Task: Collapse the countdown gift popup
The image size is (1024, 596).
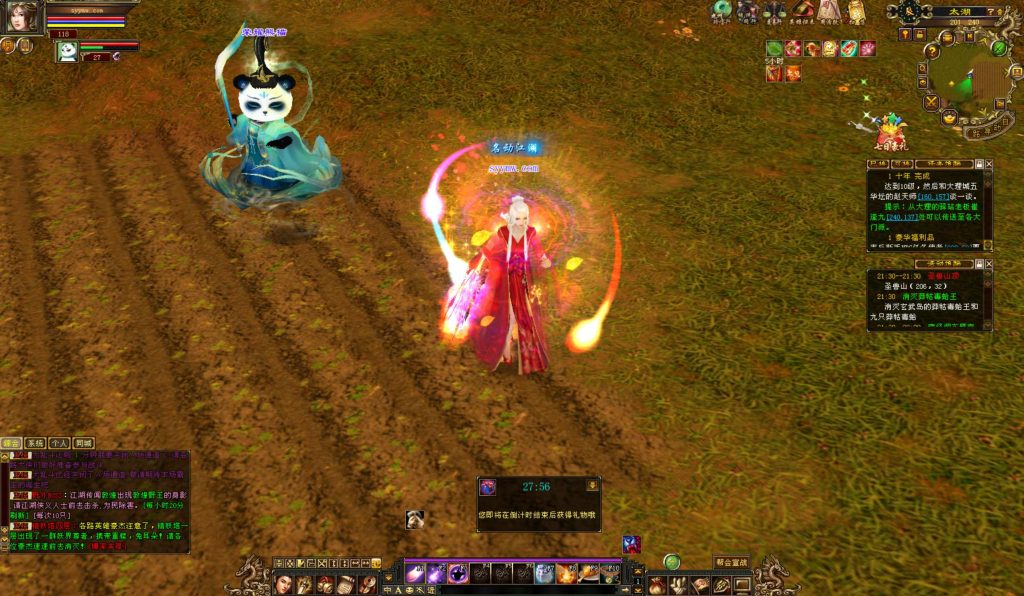Action: (x=592, y=485)
